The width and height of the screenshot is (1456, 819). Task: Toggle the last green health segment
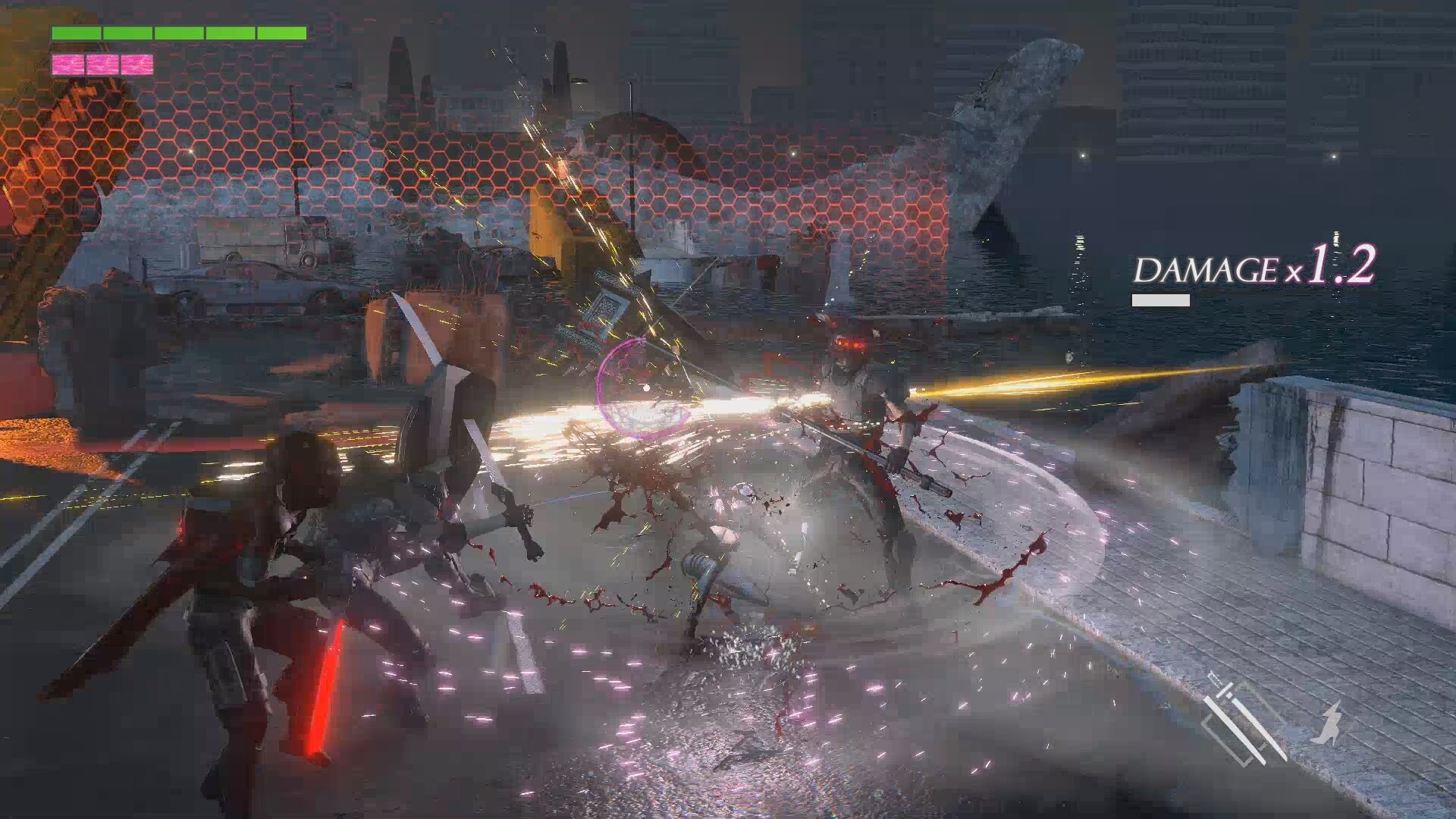(281, 33)
